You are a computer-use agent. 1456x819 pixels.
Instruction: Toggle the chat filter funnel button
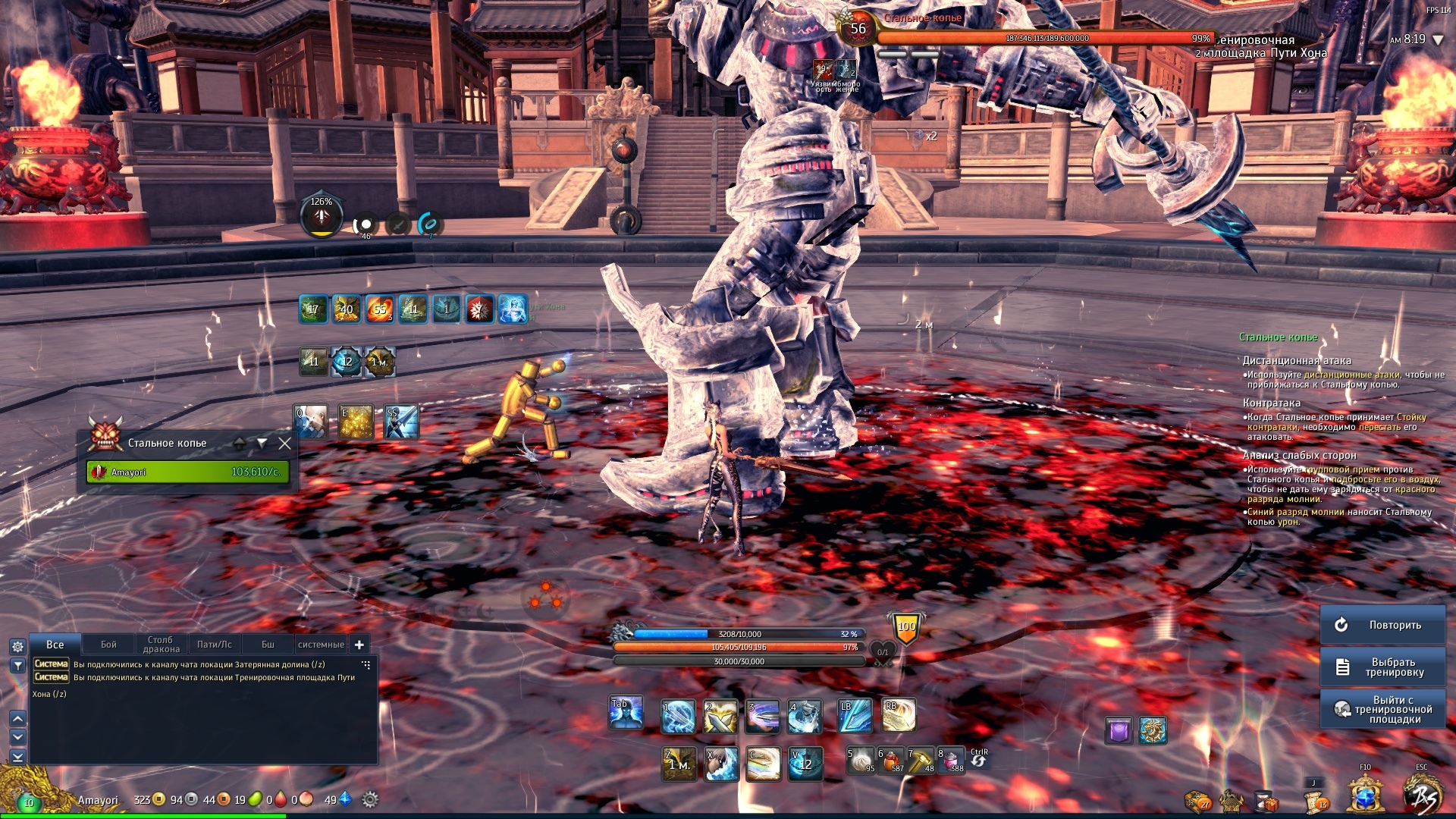point(17,666)
